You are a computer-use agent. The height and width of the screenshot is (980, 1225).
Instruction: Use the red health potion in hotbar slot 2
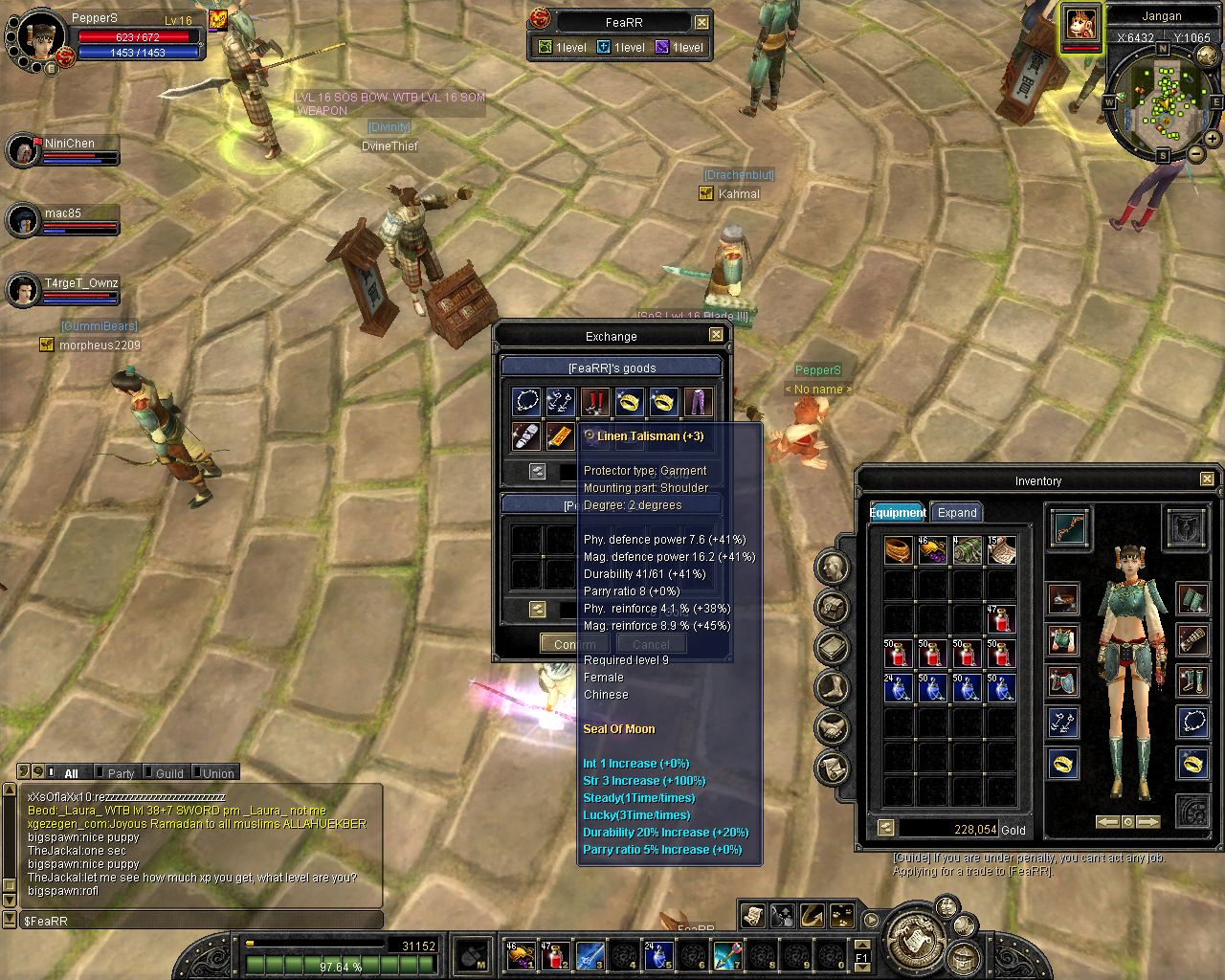(x=555, y=955)
